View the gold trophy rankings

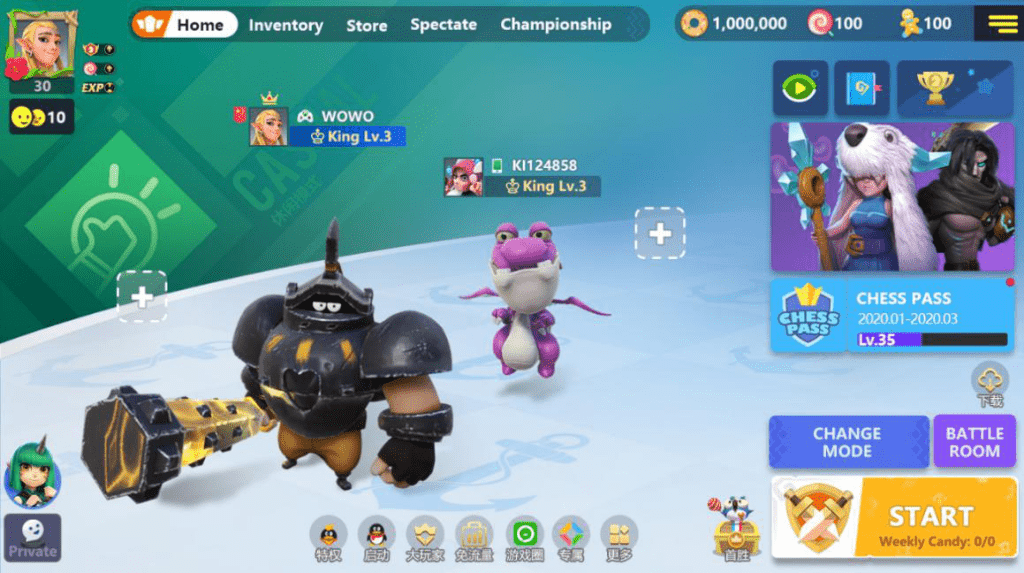[x=954, y=88]
